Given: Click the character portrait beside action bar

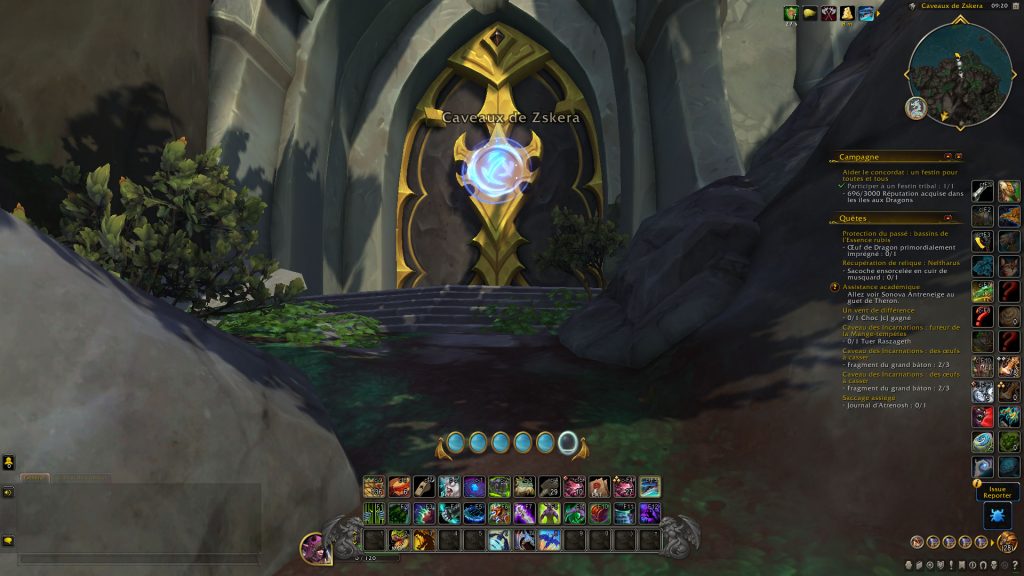Looking at the screenshot, I should (x=316, y=548).
